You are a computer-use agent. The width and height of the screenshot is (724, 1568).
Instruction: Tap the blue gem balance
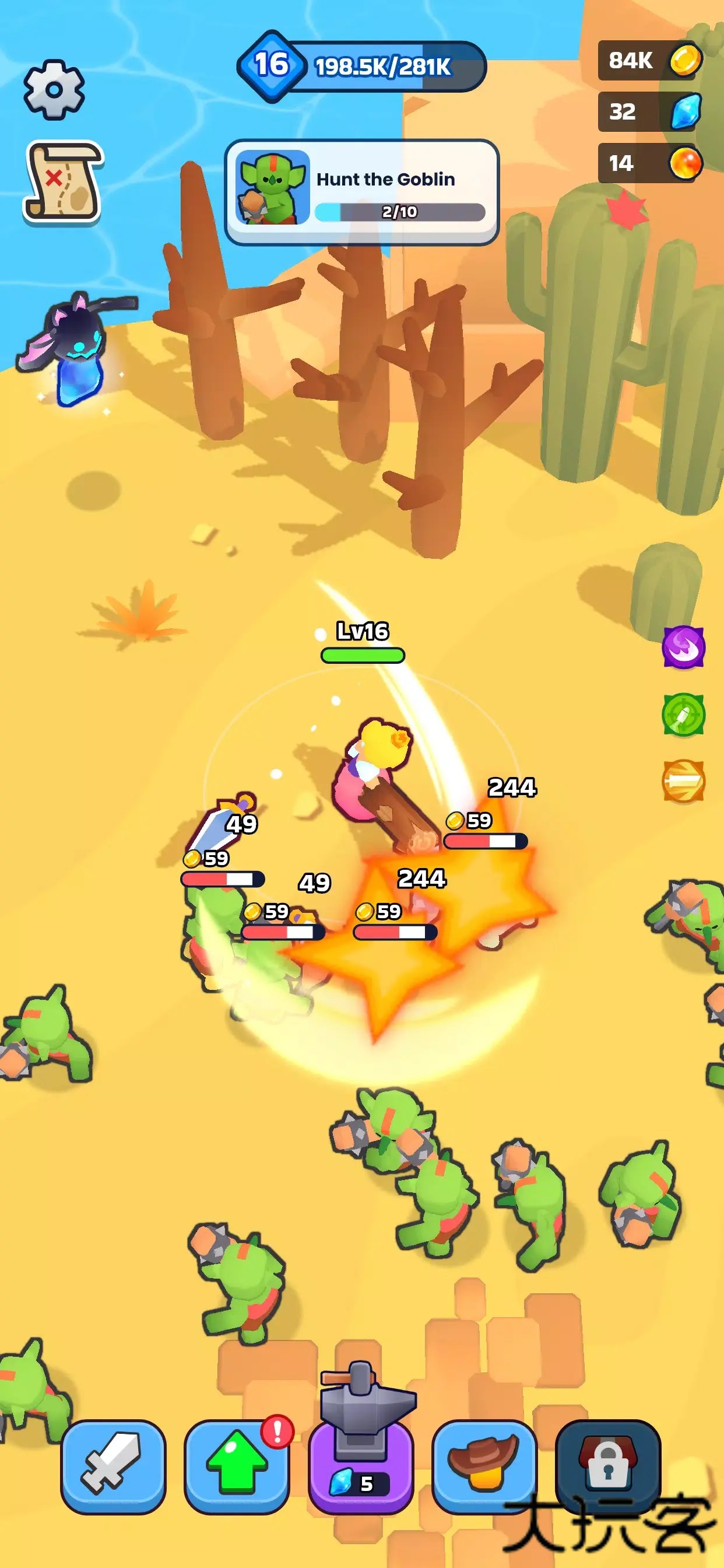pos(650,111)
